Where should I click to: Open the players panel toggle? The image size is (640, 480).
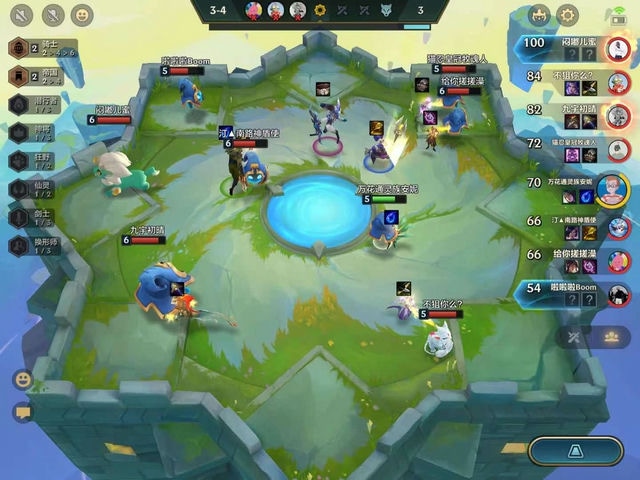pyautogui.click(x=609, y=338)
